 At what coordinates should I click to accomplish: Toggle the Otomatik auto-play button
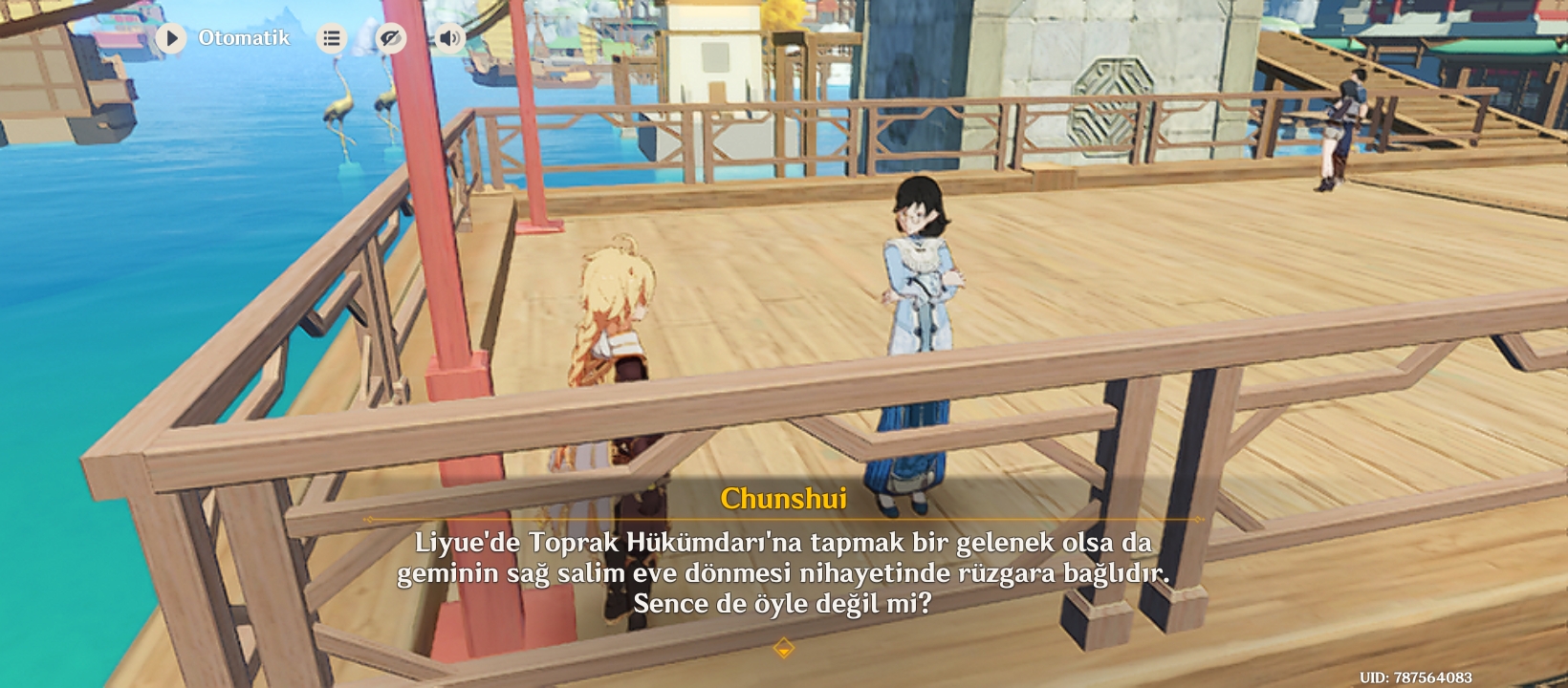coord(172,38)
